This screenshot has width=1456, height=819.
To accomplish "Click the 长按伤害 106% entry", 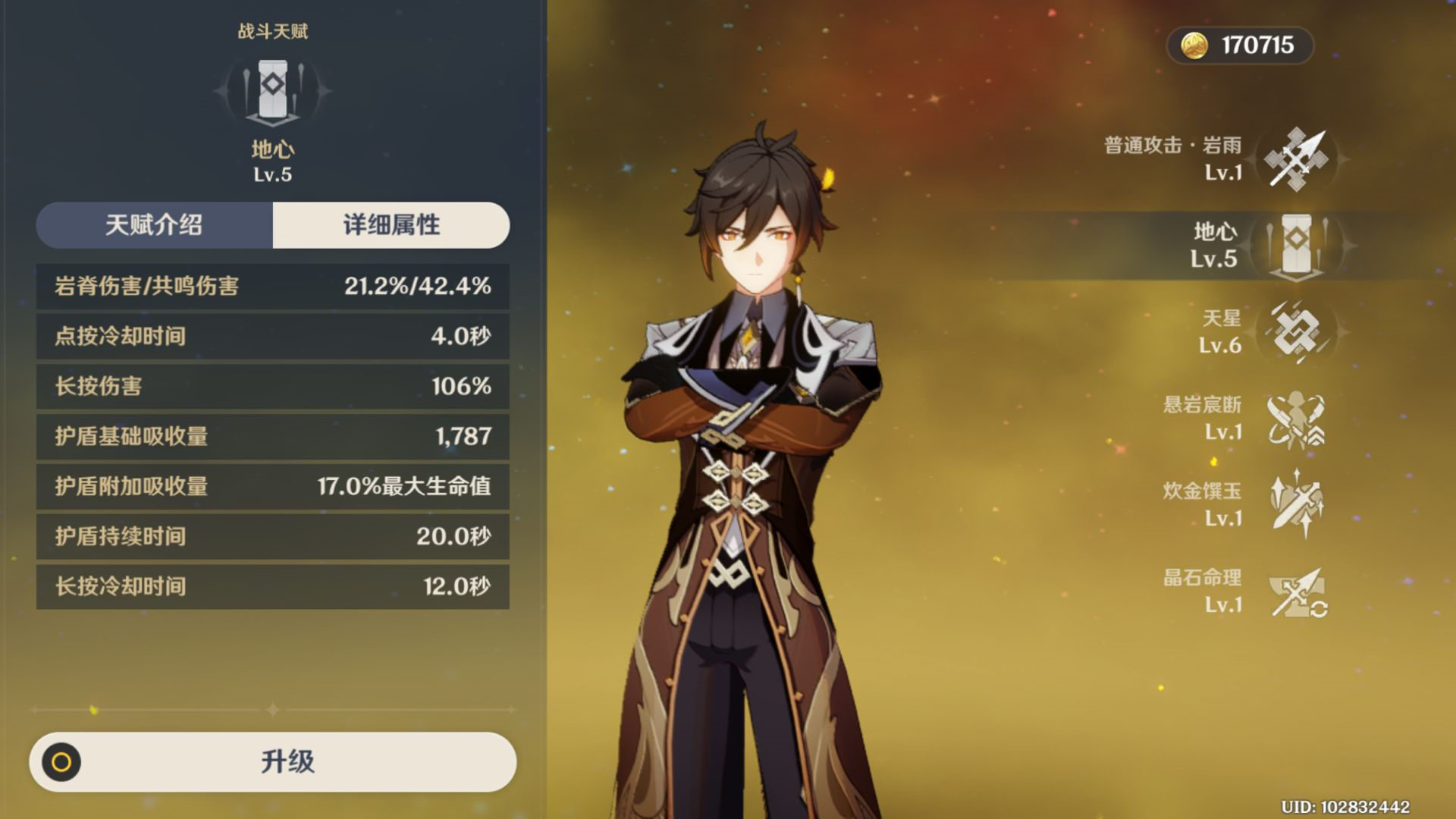I will click(x=273, y=387).
